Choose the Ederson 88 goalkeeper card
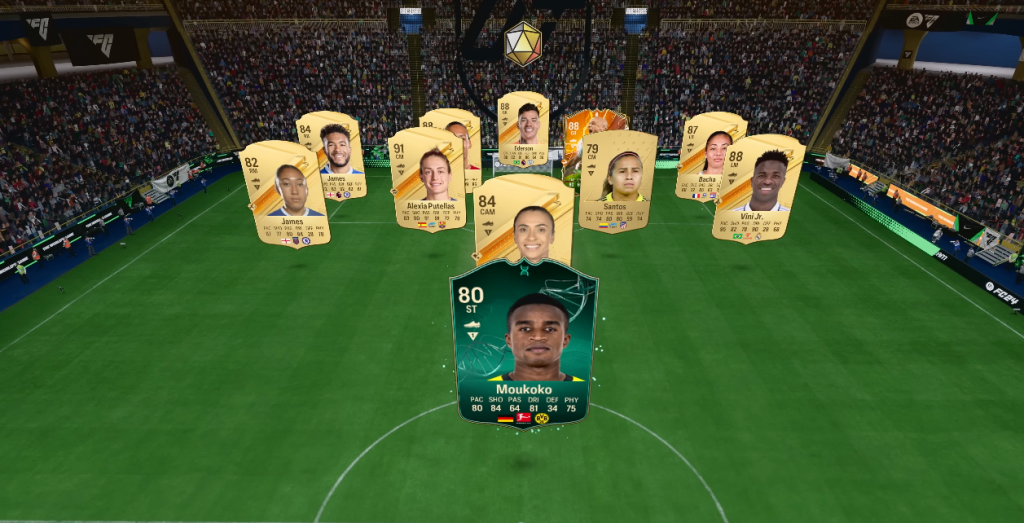This screenshot has width=1024, height=523. (x=524, y=127)
